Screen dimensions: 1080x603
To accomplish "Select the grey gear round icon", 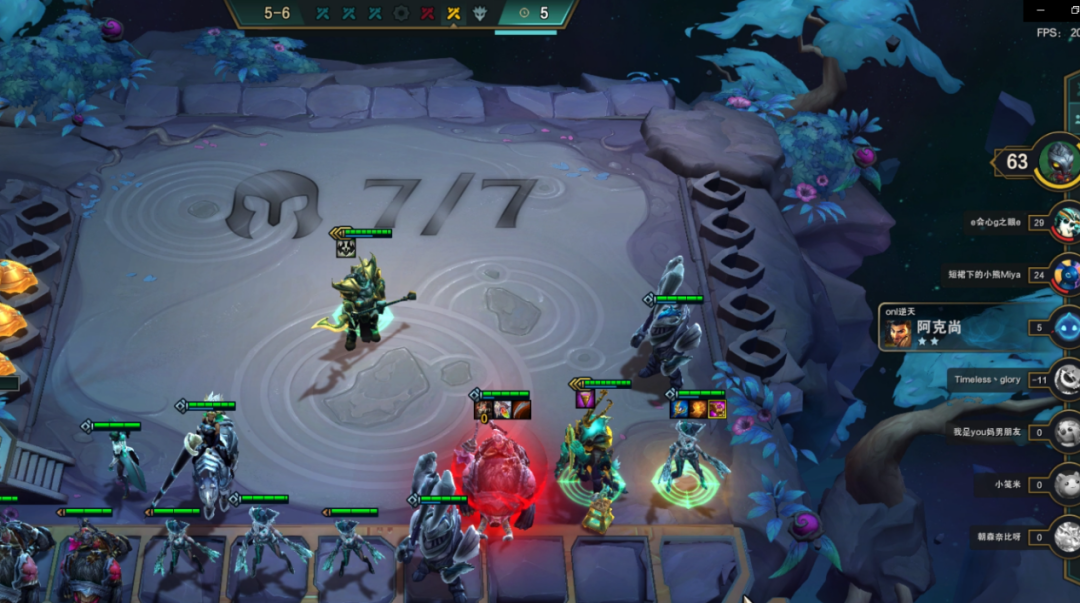I will pyautogui.click(x=401, y=13).
